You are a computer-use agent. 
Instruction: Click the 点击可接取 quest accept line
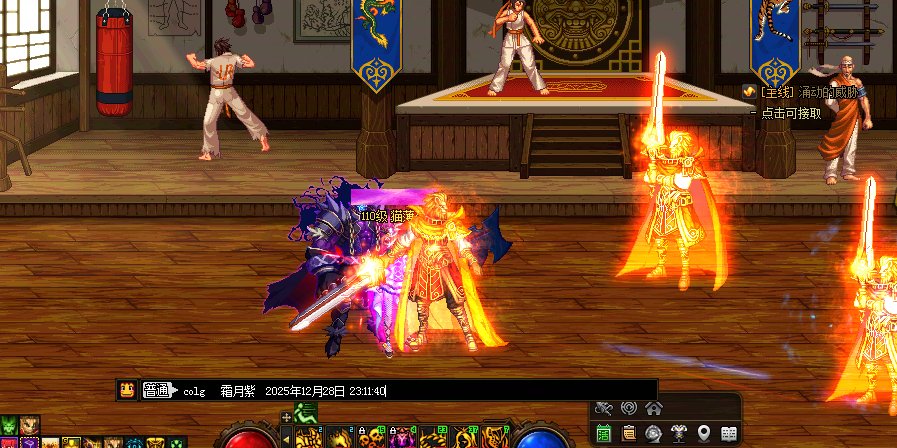click(x=790, y=113)
